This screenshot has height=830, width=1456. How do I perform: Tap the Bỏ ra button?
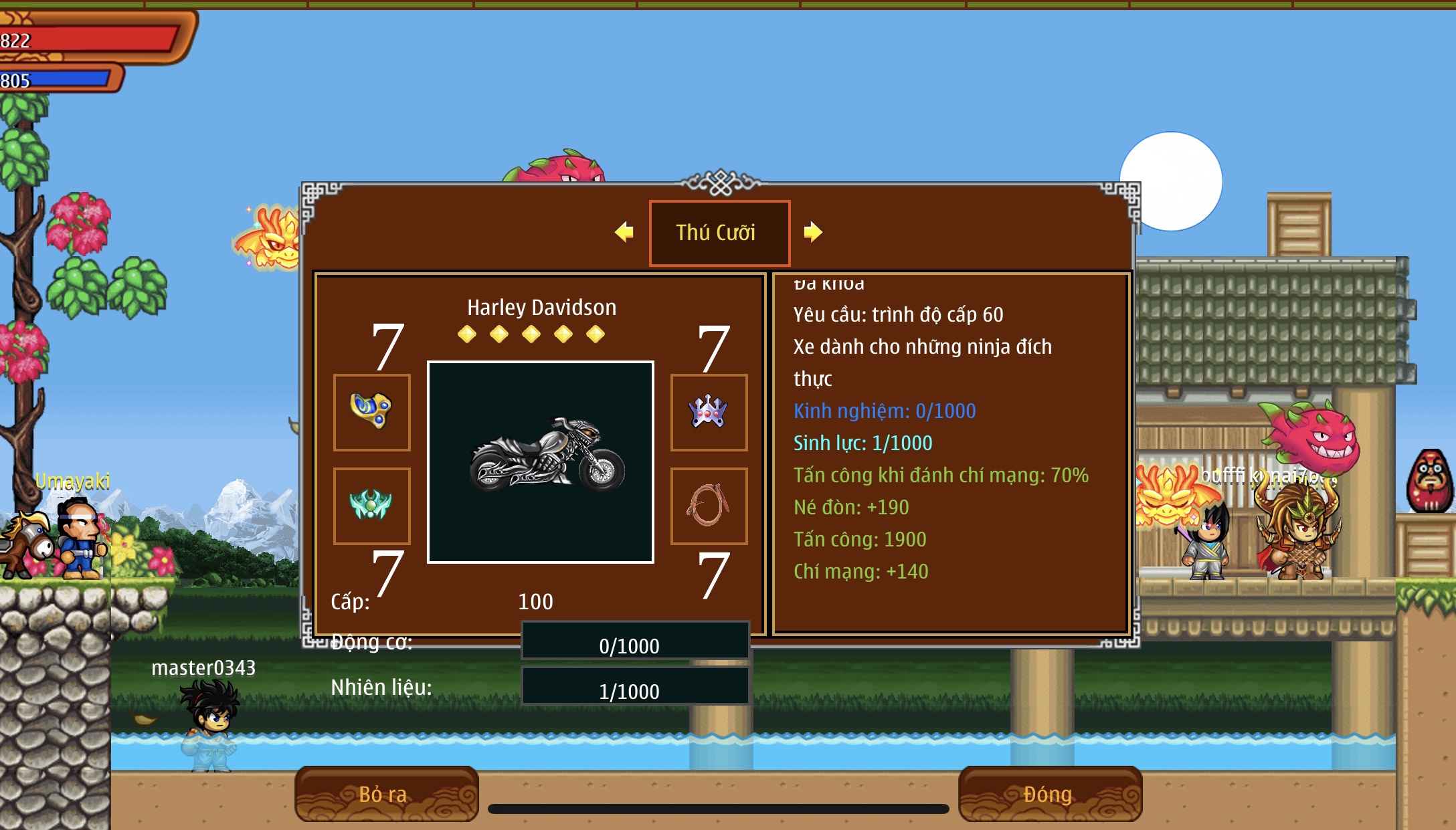coord(386,794)
